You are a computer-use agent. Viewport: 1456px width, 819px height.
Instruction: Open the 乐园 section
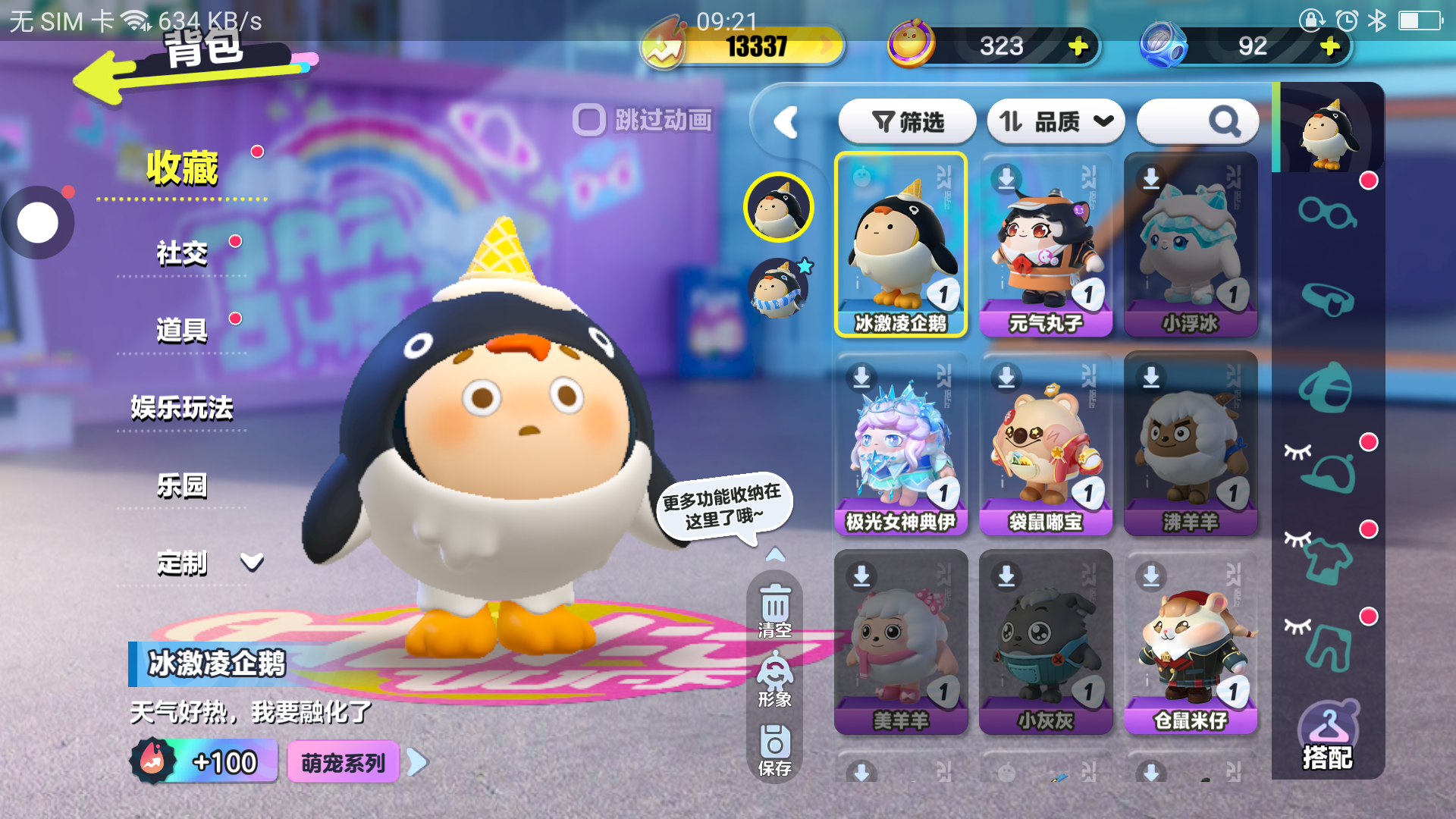pos(182,485)
